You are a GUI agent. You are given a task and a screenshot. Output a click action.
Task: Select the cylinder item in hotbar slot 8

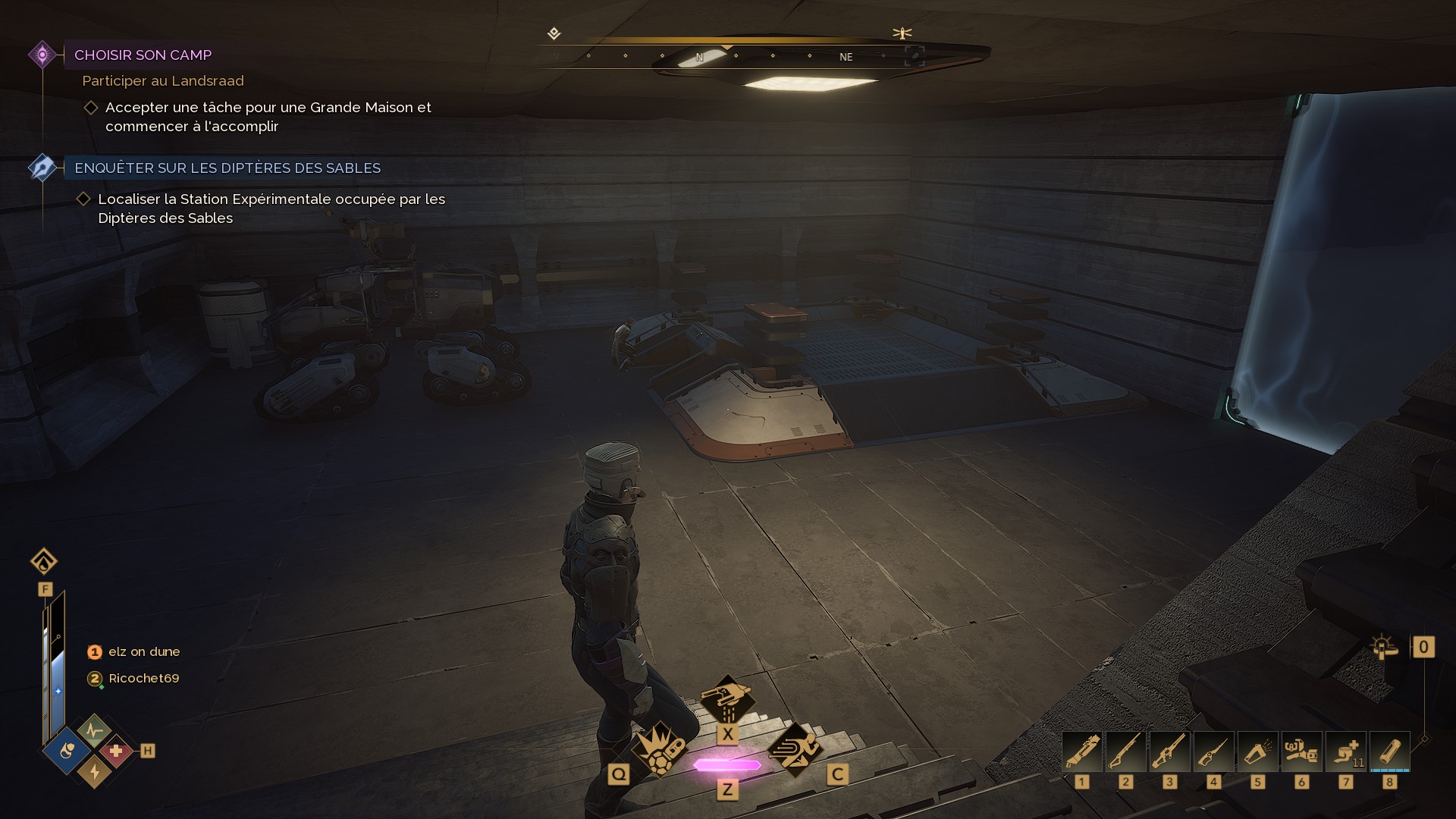pyautogui.click(x=1389, y=752)
